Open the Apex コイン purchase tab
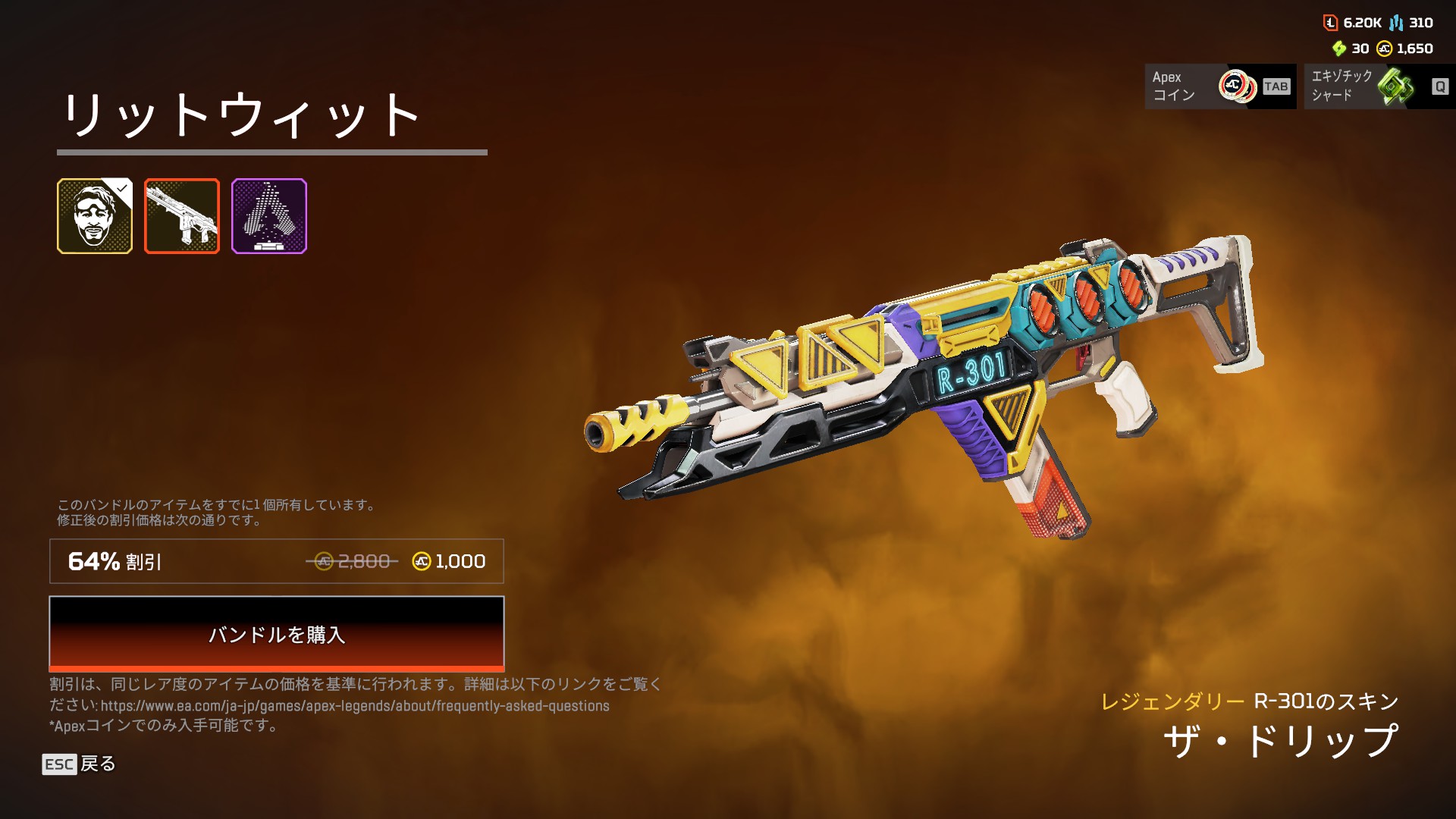The width and height of the screenshot is (1456, 819). (x=1219, y=86)
